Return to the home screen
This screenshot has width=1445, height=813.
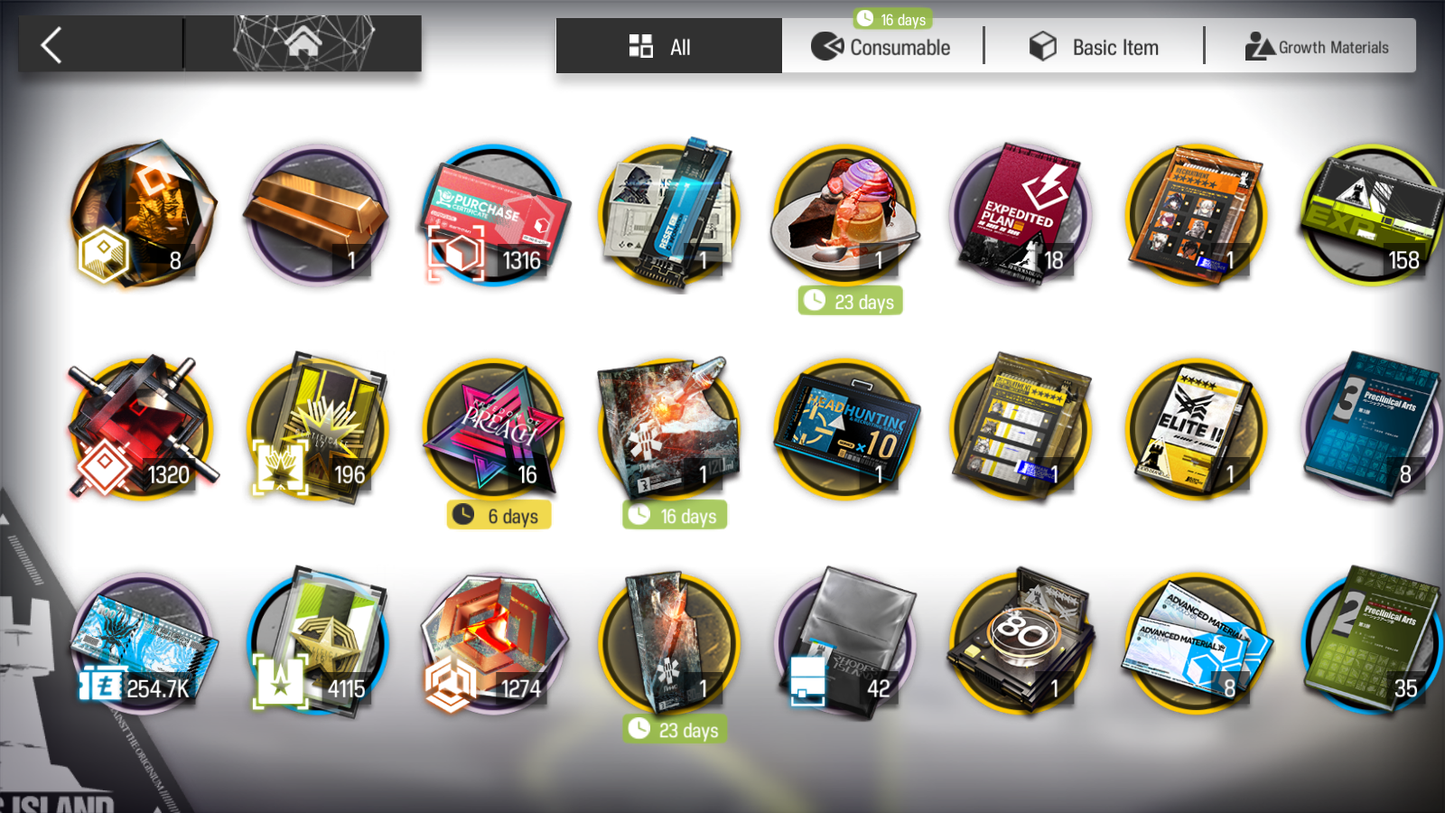click(x=303, y=44)
